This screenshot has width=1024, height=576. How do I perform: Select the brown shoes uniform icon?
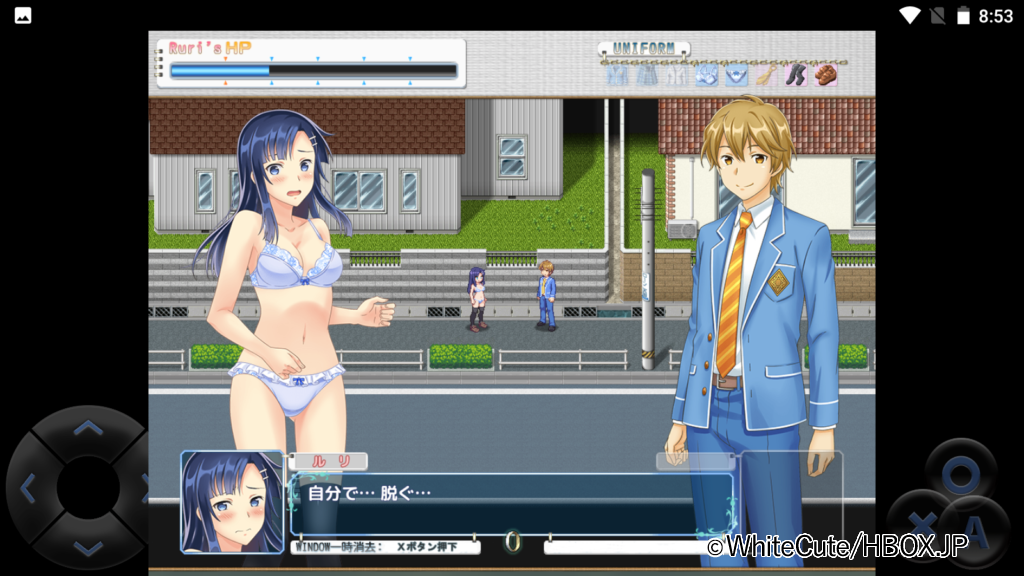825,75
